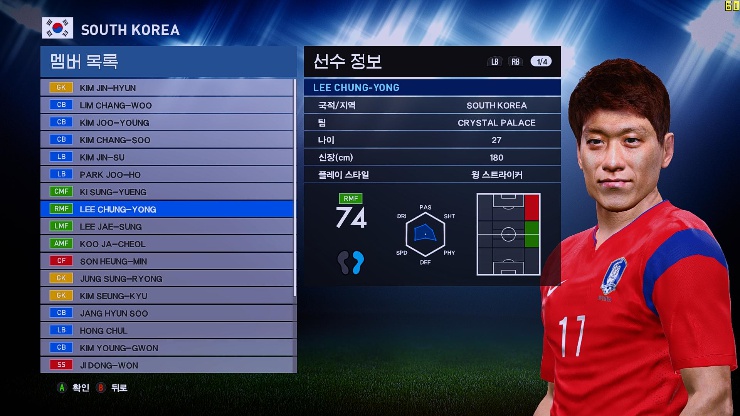Choose Jang Hyun Soo from the roster

tap(168, 313)
